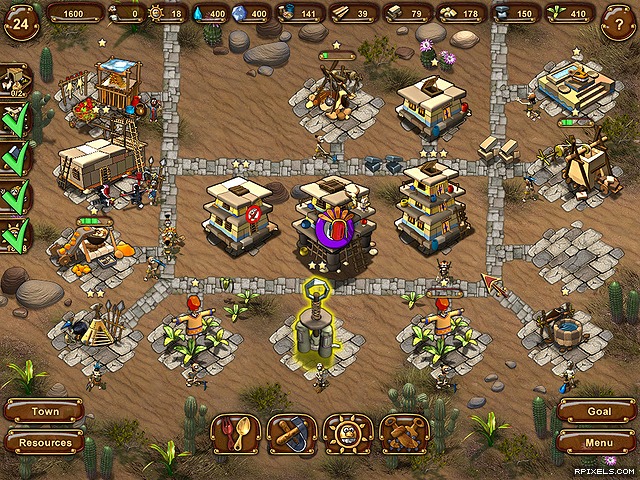Screen dimensions: 640x480
Task: Select the spoon and food toolbar icon
Action: [x=235, y=434]
